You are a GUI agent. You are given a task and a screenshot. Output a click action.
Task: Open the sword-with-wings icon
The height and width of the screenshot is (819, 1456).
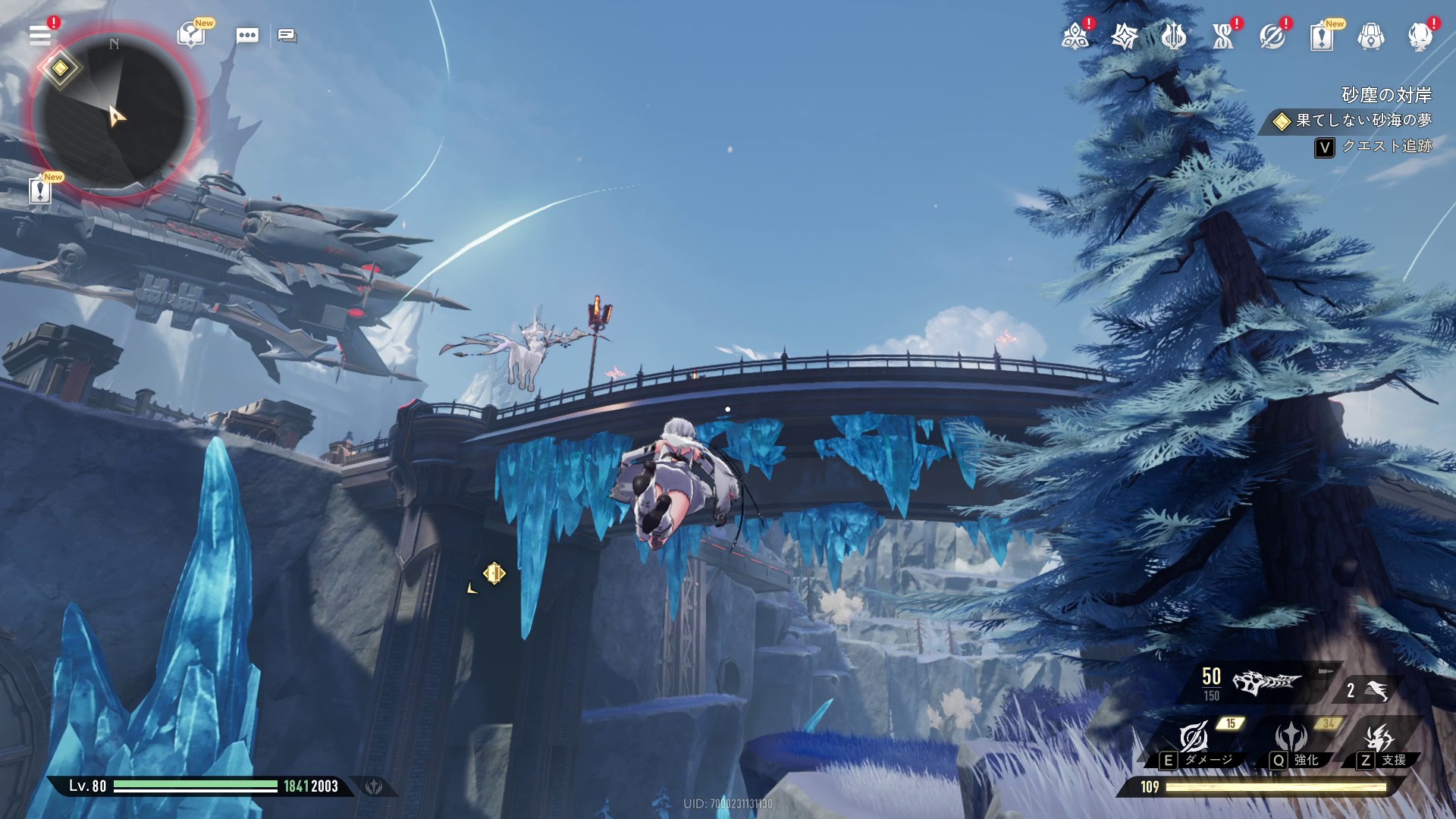click(1173, 36)
